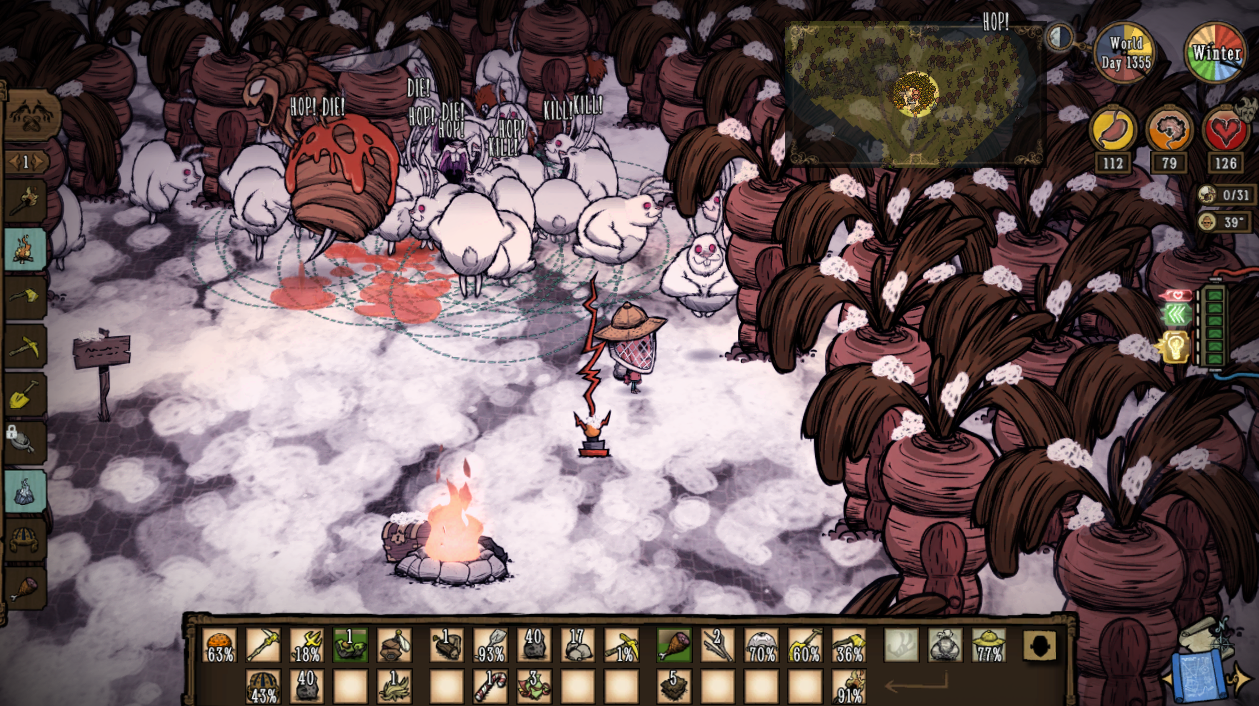Click the yellow lightbulb module icon
This screenshot has height=706, width=1259.
tap(1174, 346)
